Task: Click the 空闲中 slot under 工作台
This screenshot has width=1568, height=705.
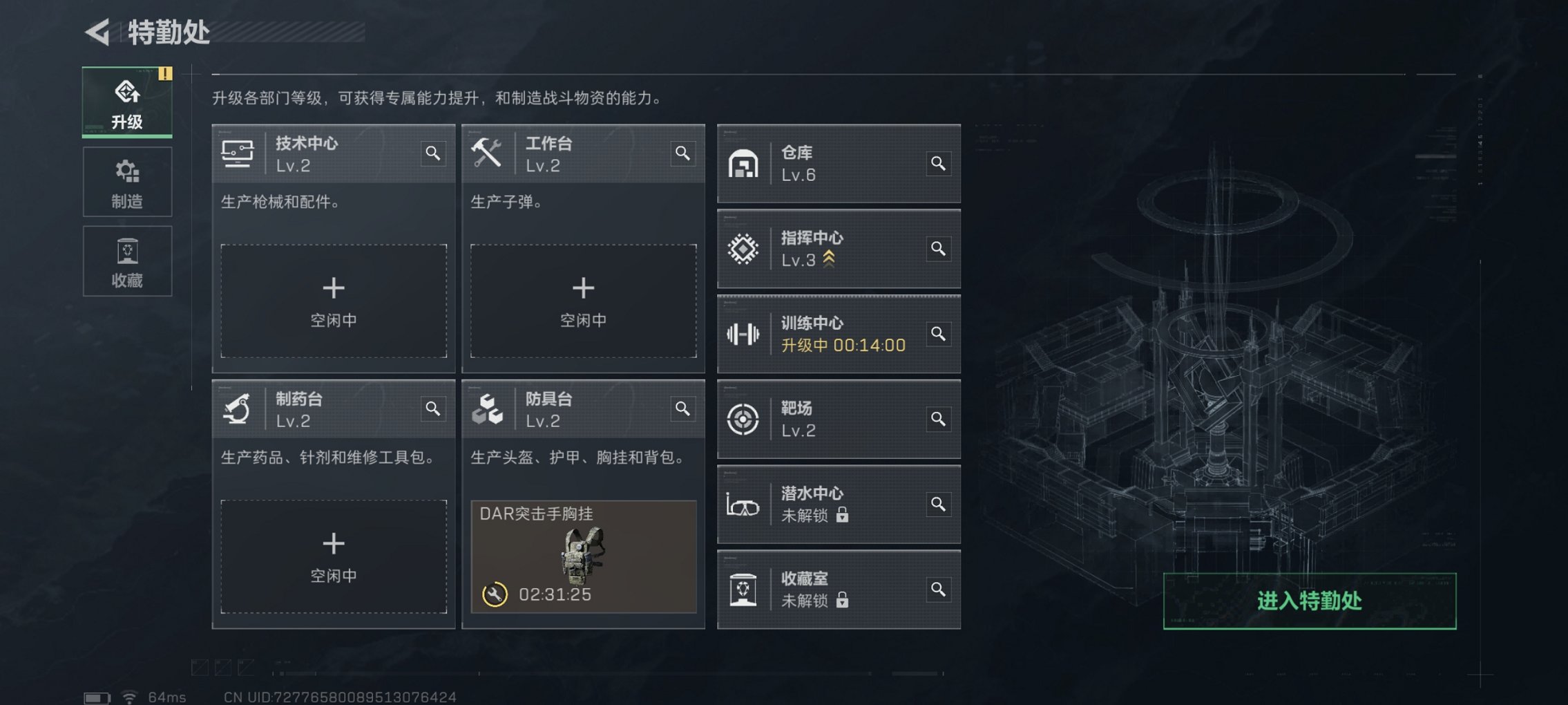Action: point(584,301)
